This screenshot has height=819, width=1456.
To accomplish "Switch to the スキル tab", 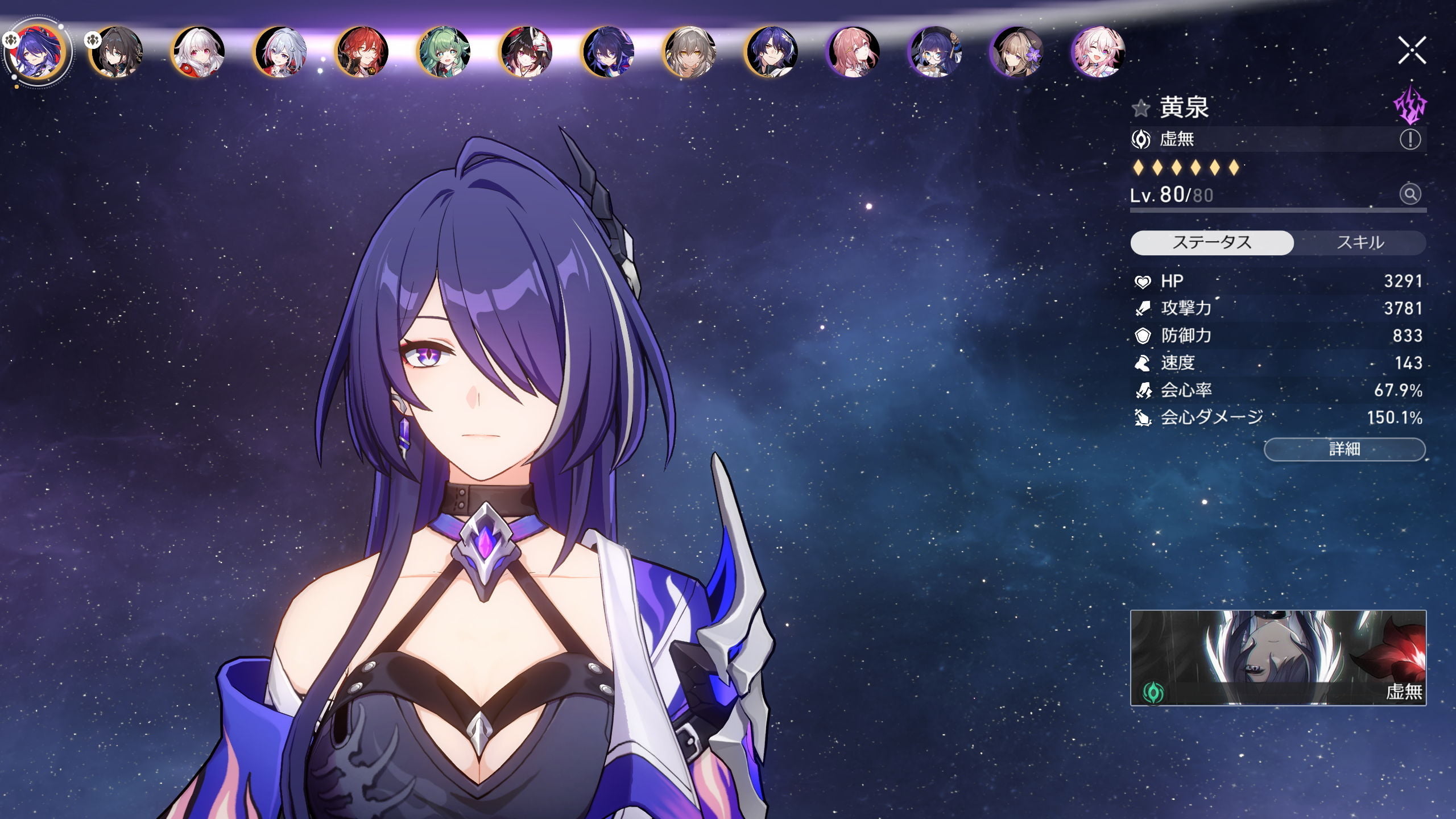I will tap(1360, 243).
